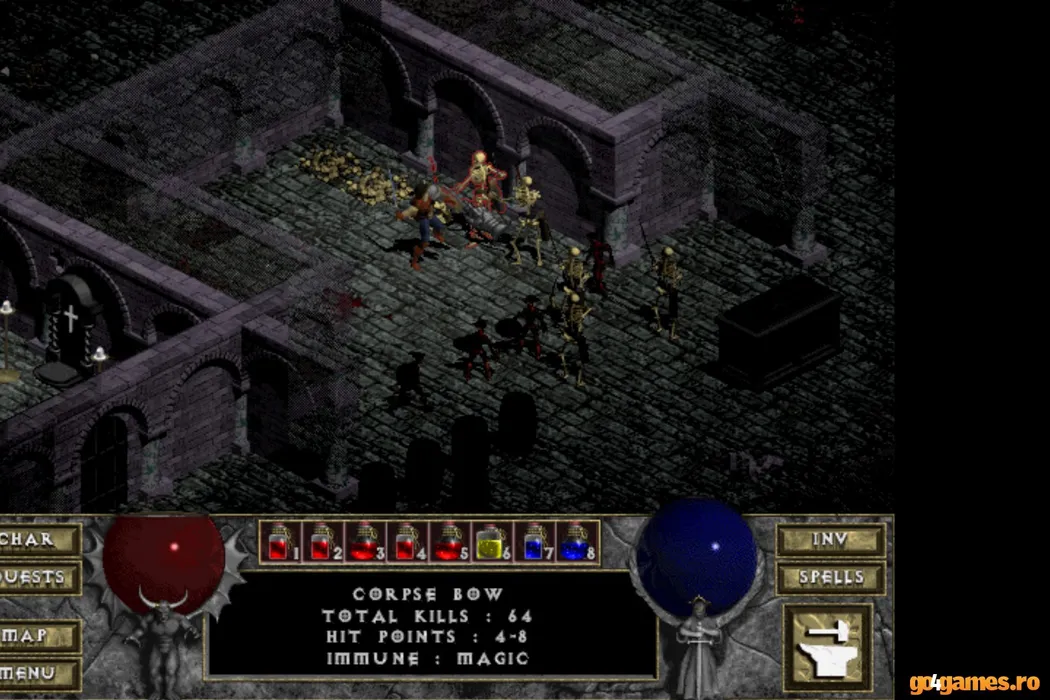Image resolution: width=1050 pixels, height=700 pixels.
Task: Drink the blue mana potion in slot 7
Action: point(533,542)
